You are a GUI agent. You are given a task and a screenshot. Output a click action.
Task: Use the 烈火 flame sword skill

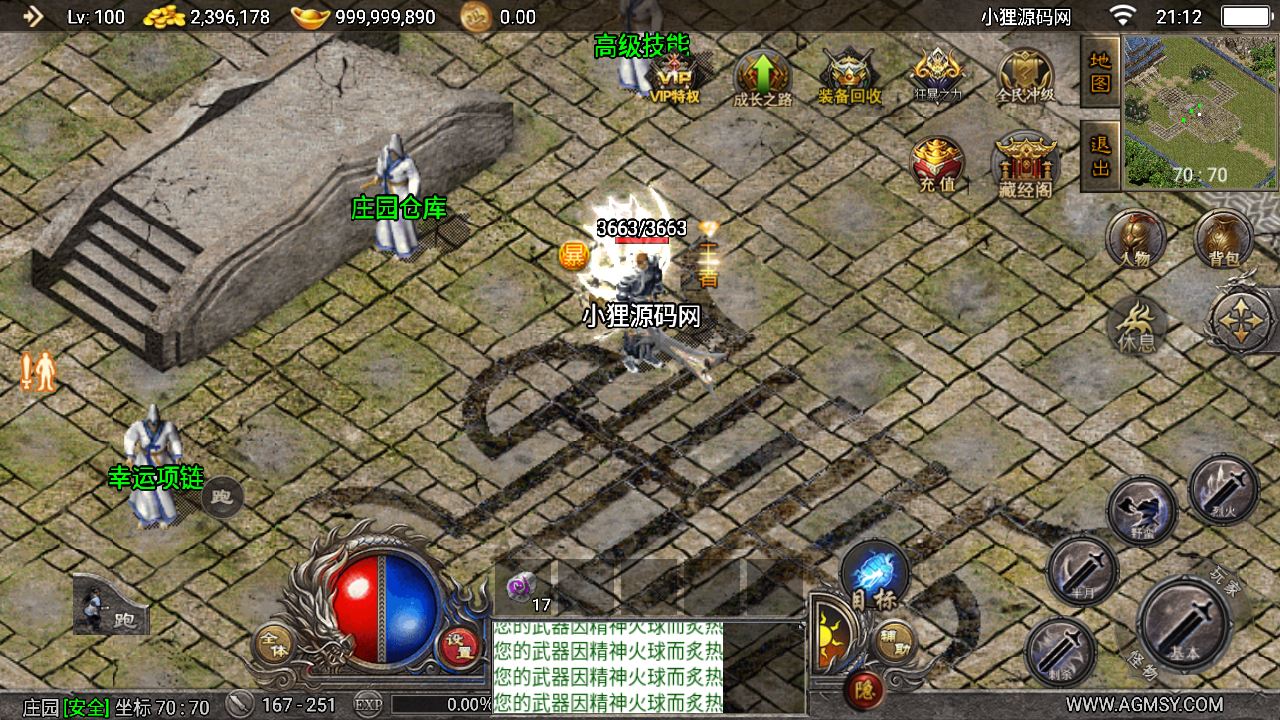pyautogui.click(x=1223, y=487)
